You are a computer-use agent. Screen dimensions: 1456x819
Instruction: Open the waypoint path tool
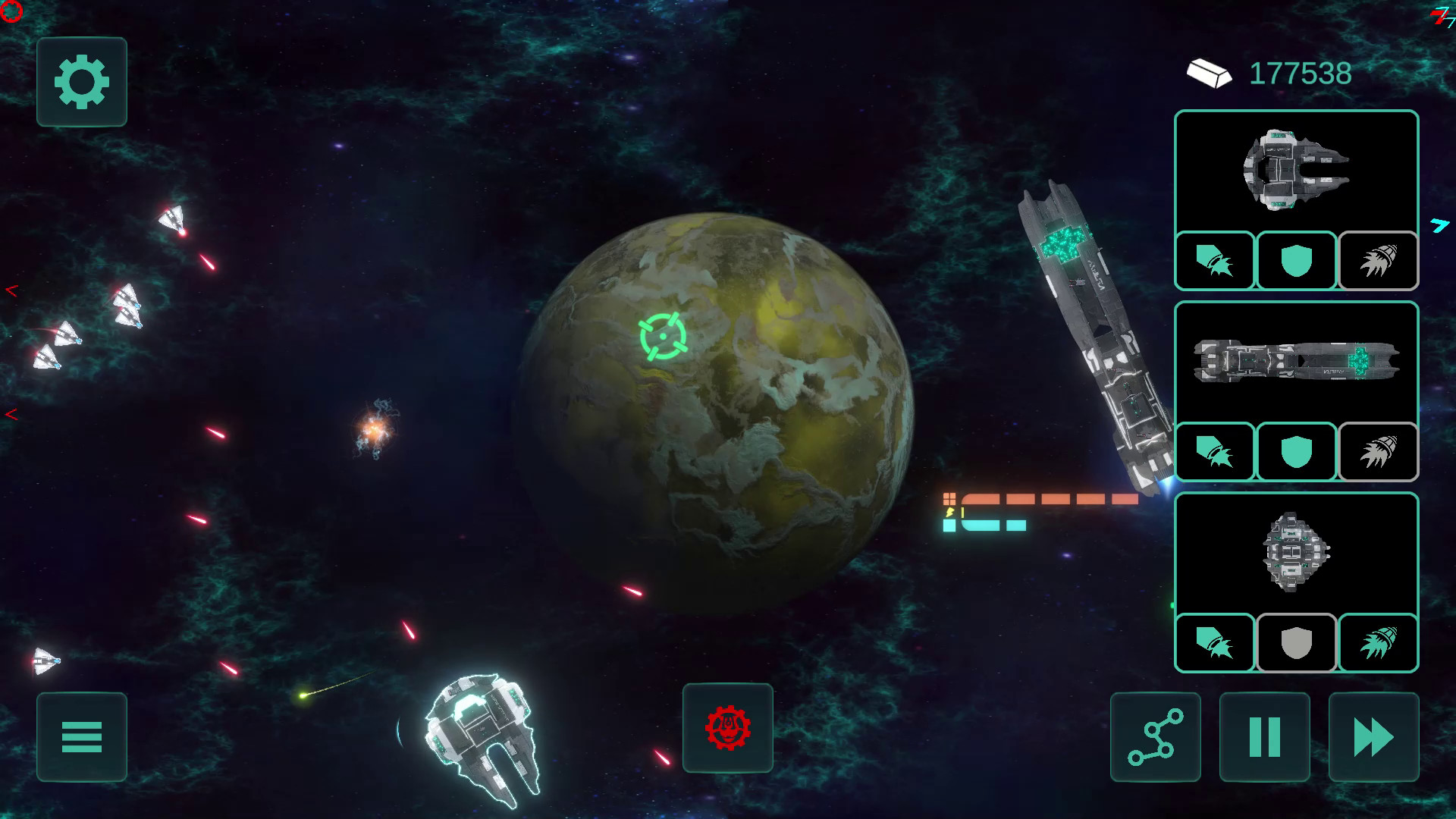pos(1154,736)
